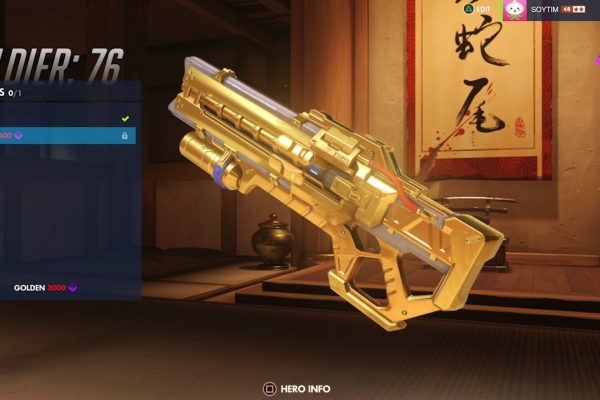This screenshot has height=400, width=600.
Task: Select the locked Golden weapon row
Action: [66, 135]
